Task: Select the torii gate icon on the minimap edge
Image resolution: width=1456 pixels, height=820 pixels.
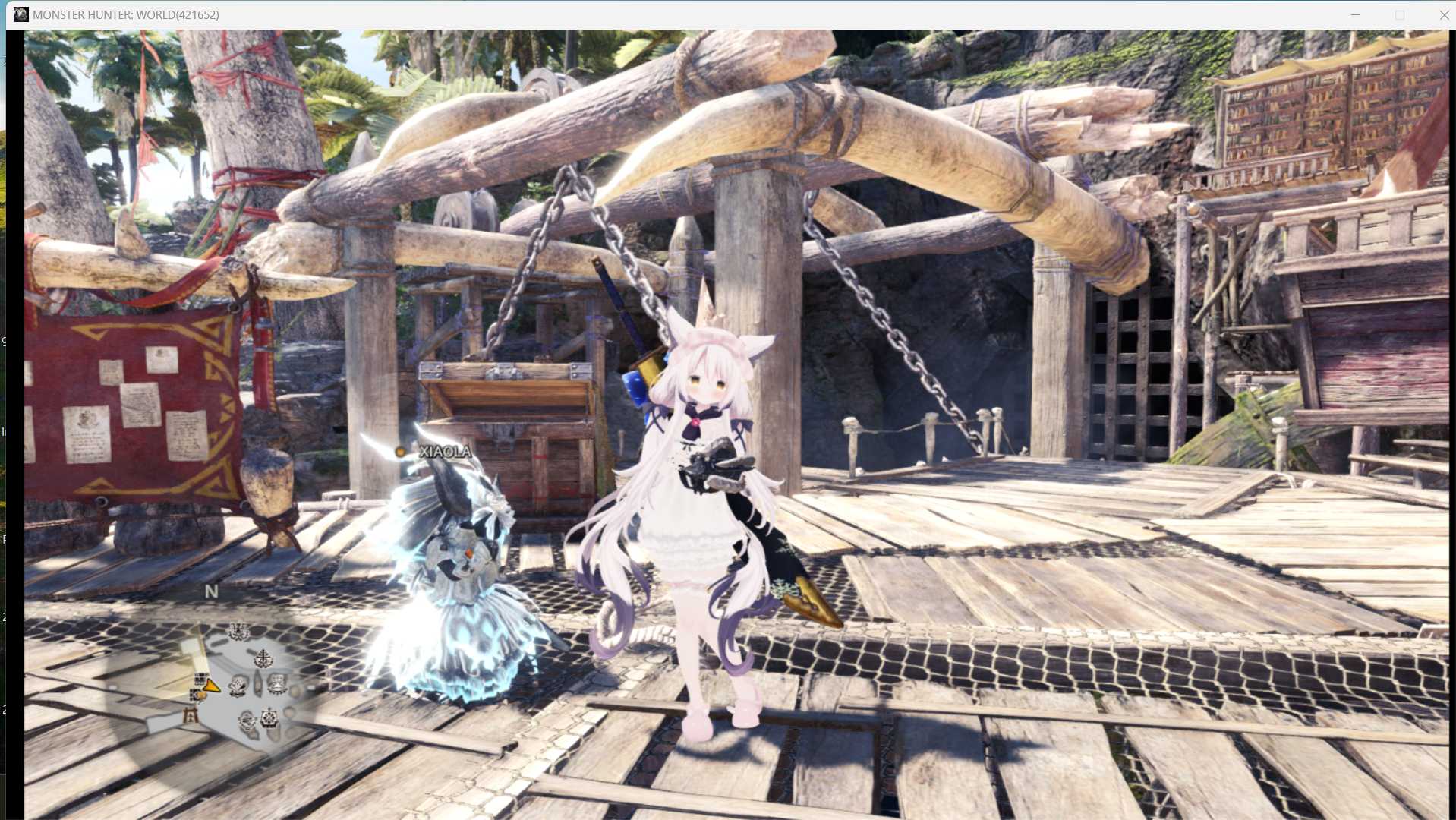Action: 189,715
